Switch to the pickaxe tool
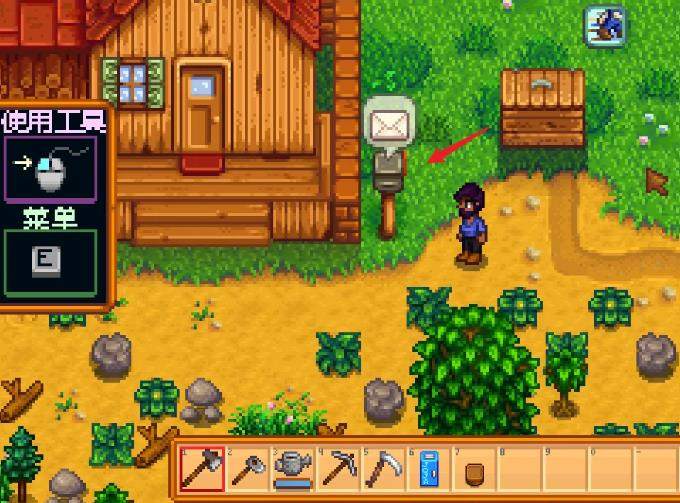 [x=337, y=467]
